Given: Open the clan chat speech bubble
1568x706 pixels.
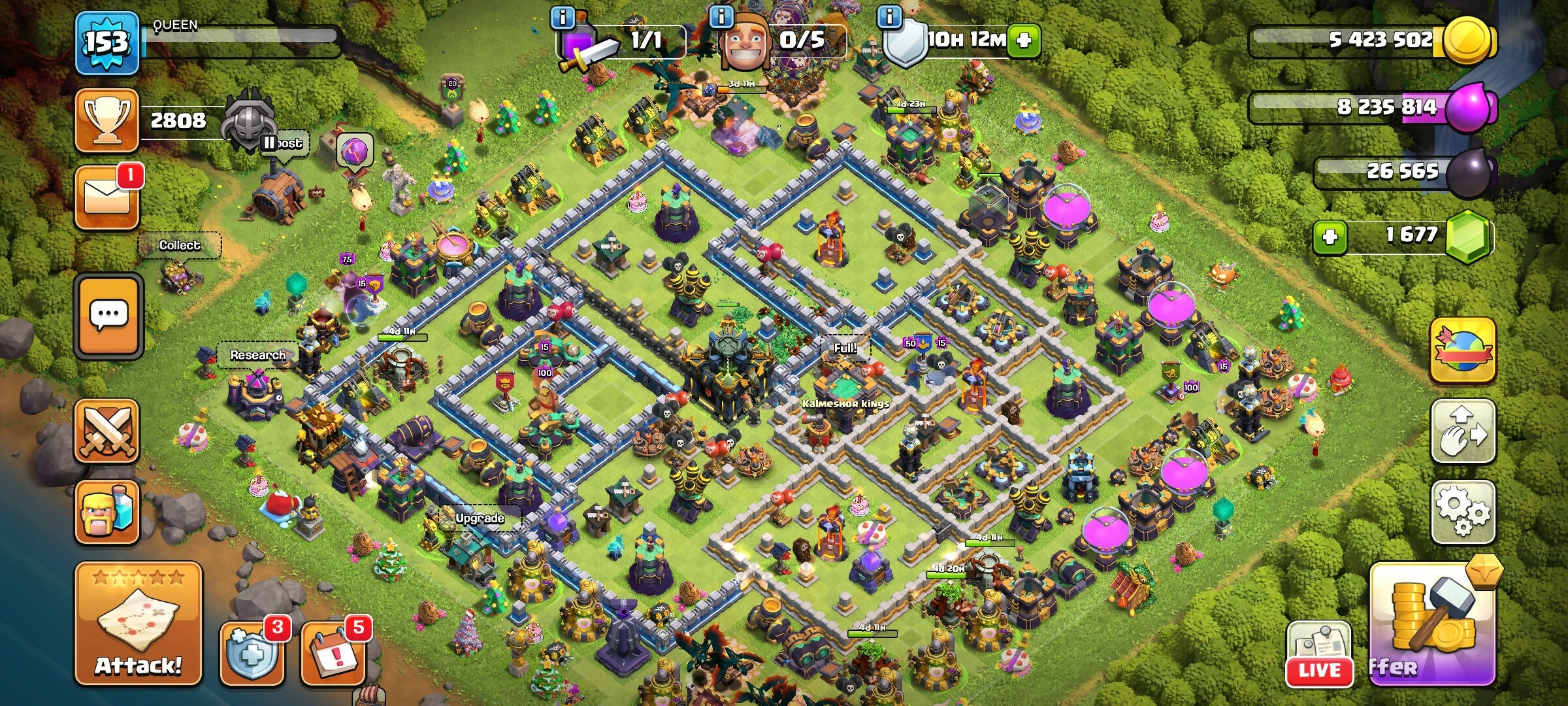Looking at the screenshot, I should pyautogui.click(x=108, y=316).
